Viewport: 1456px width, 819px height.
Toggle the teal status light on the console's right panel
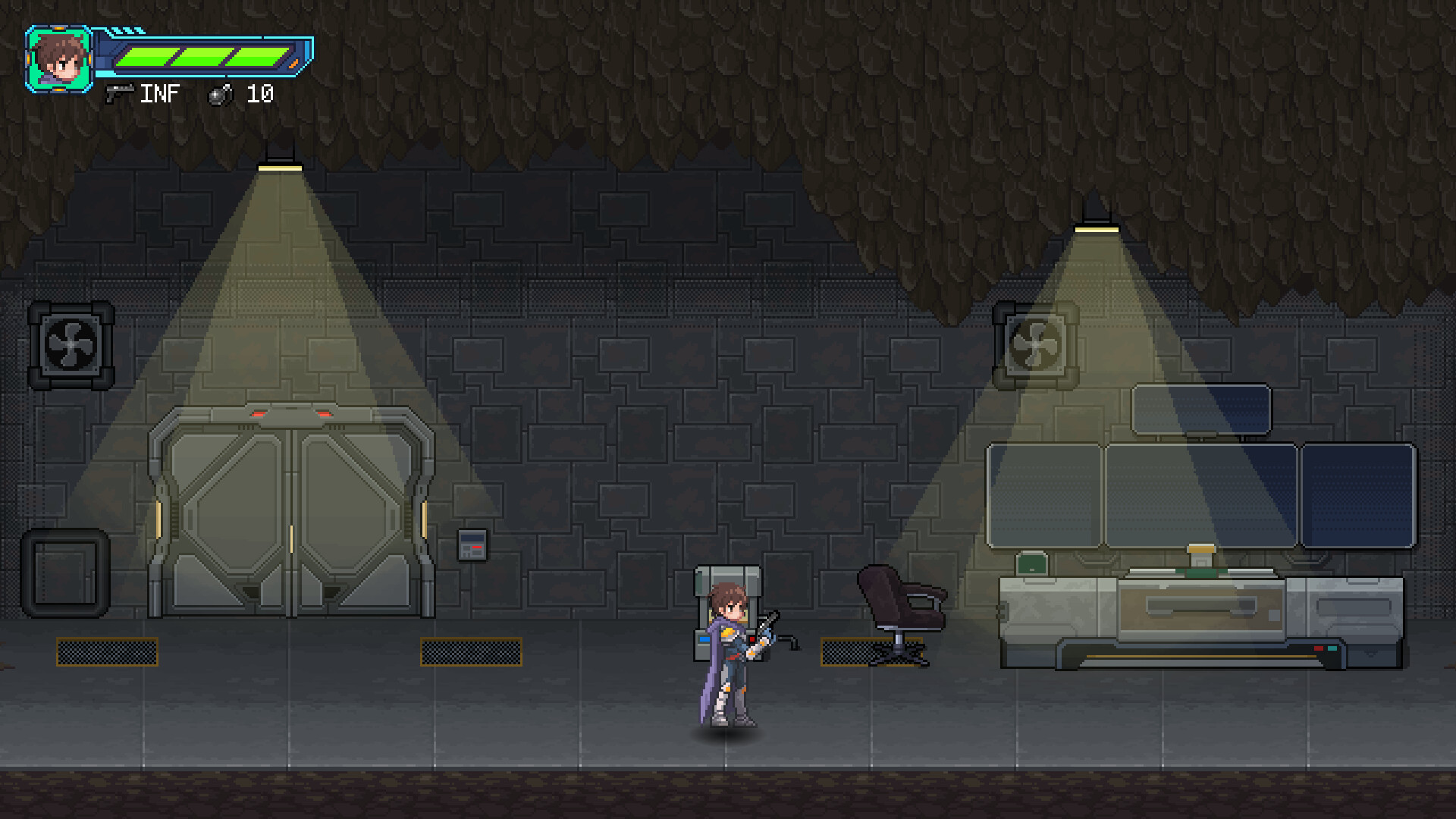[x=1332, y=648]
